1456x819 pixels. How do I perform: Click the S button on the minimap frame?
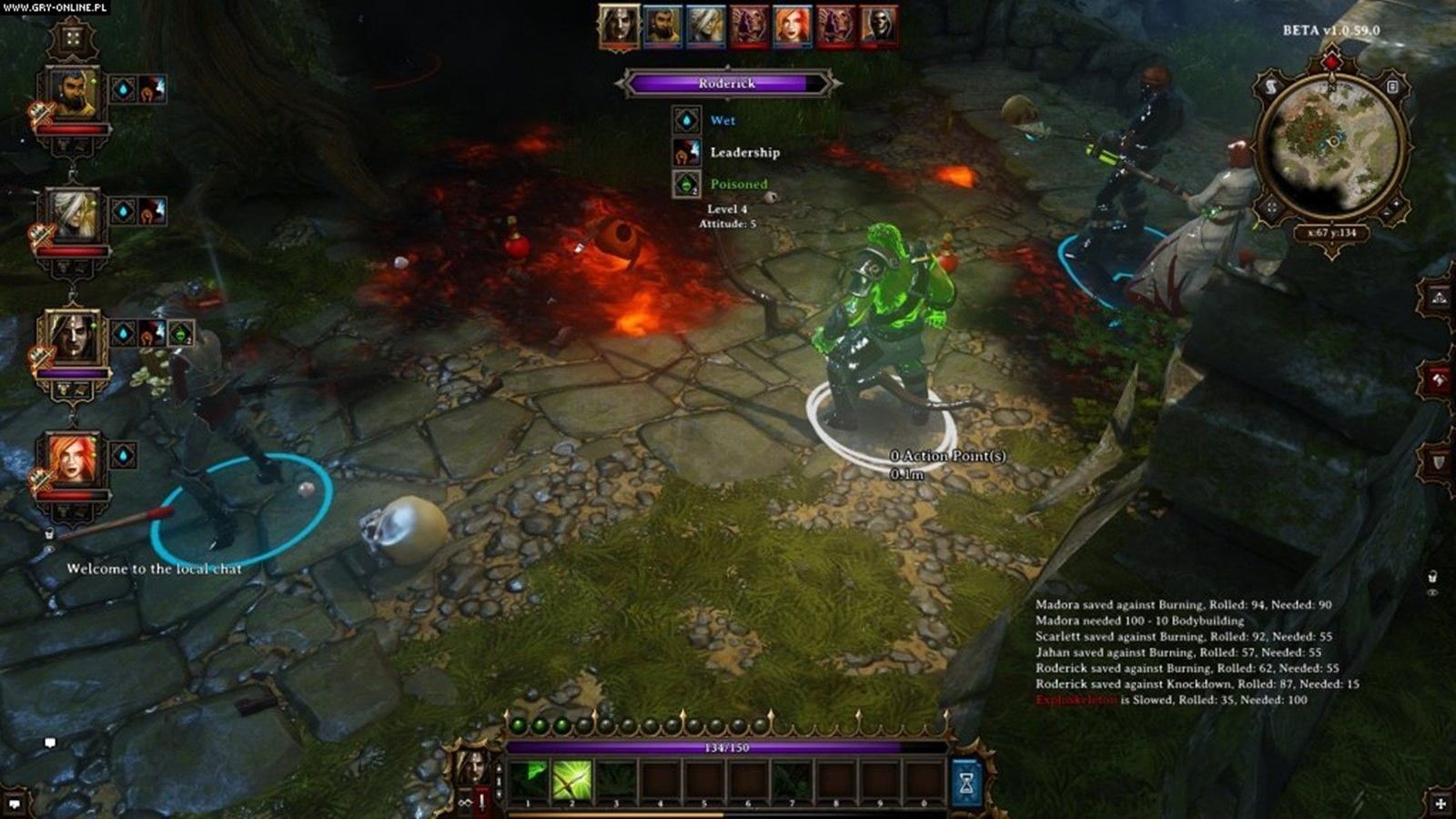1270,86
